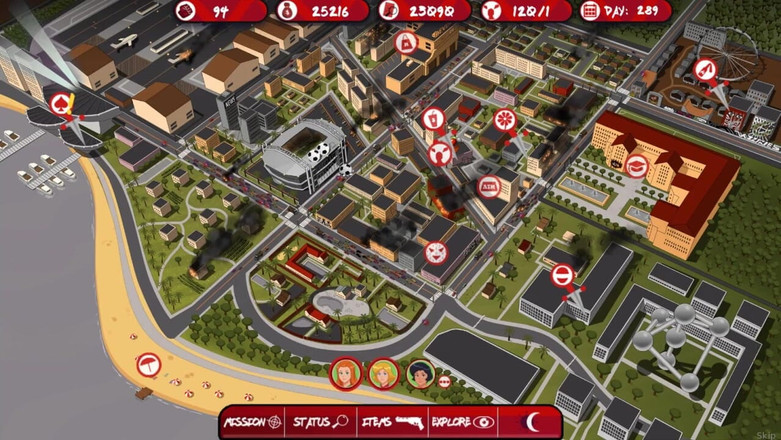Select the red-haired girl portrait
The image size is (781, 440).
pyautogui.click(x=346, y=373)
